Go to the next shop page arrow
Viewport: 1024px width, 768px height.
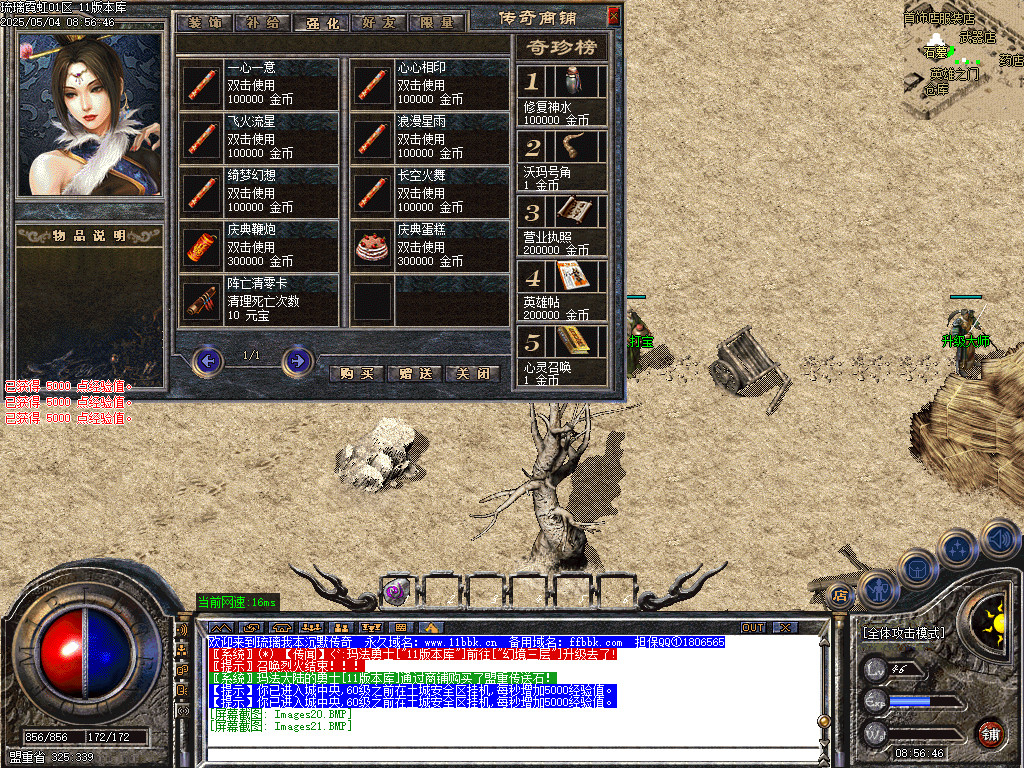pyautogui.click(x=297, y=360)
